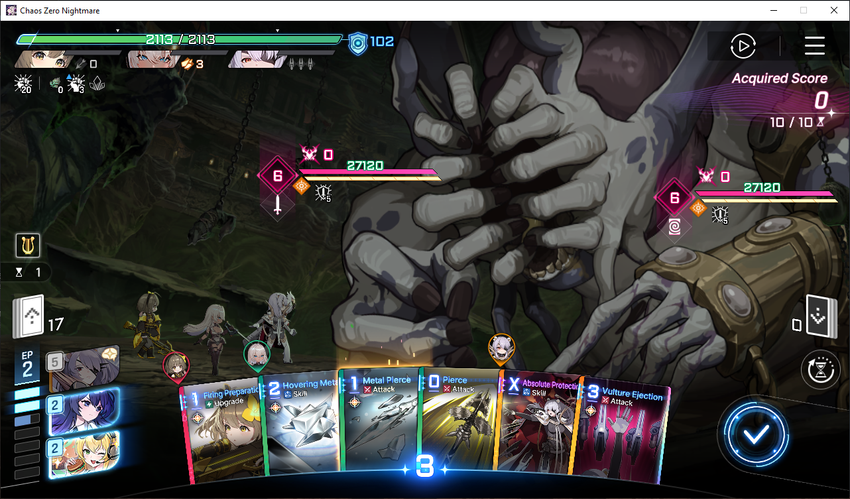Choose the Metal Pierce attack card

(378, 425)
